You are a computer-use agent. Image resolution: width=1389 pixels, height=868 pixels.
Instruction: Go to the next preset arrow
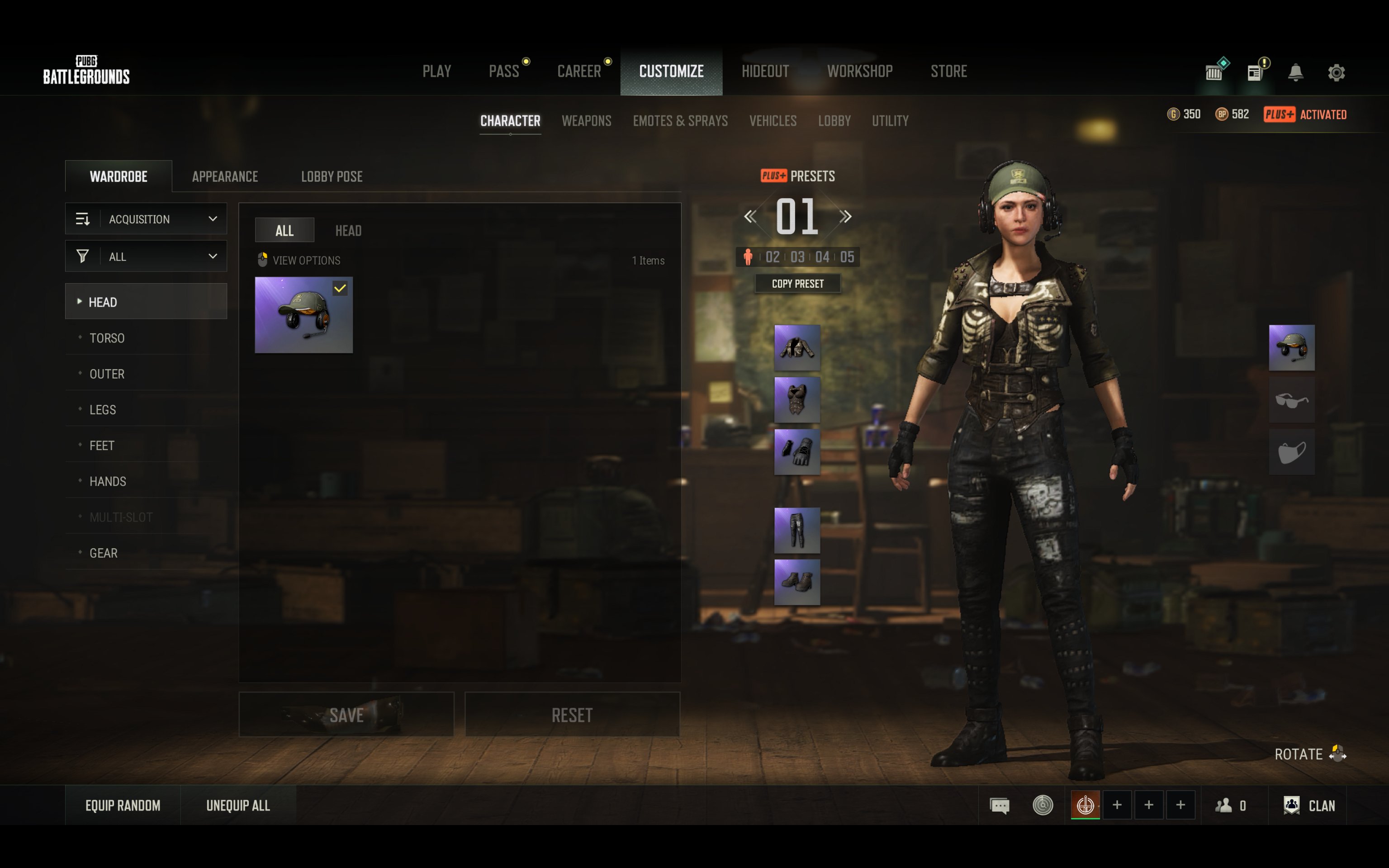pyautogui.click(x=845, y=217)
